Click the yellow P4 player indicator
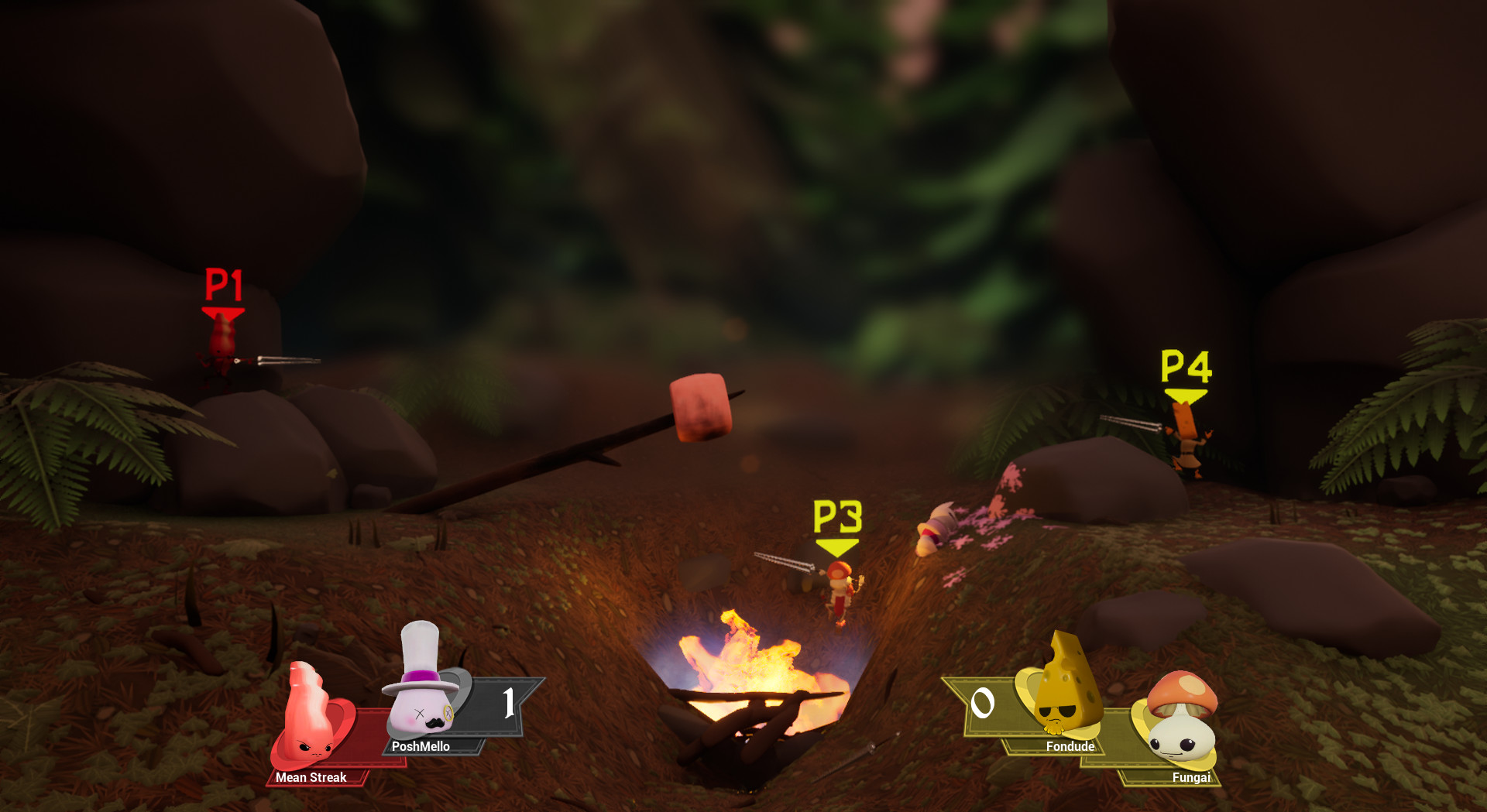Viewport: 1487px width, 812px height. (x=1187, y=370)
